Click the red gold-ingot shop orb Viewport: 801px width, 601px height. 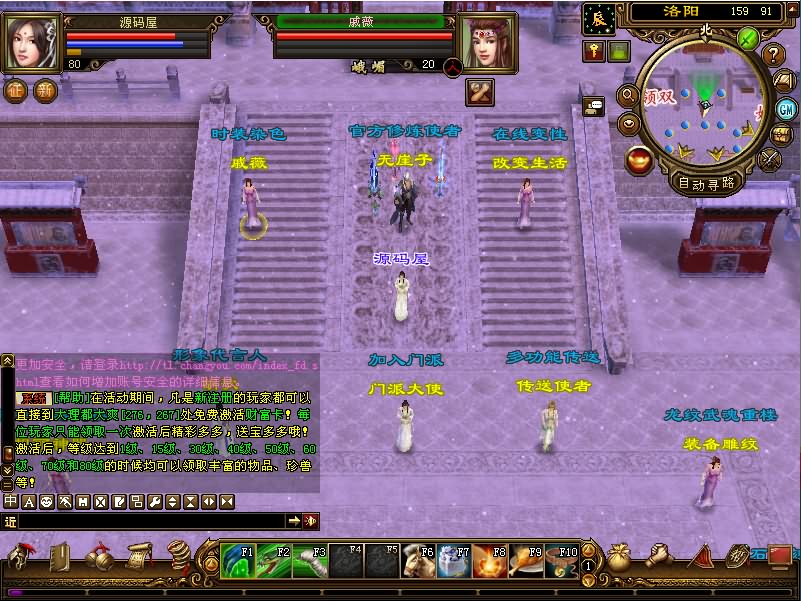(x=639, y=159)
